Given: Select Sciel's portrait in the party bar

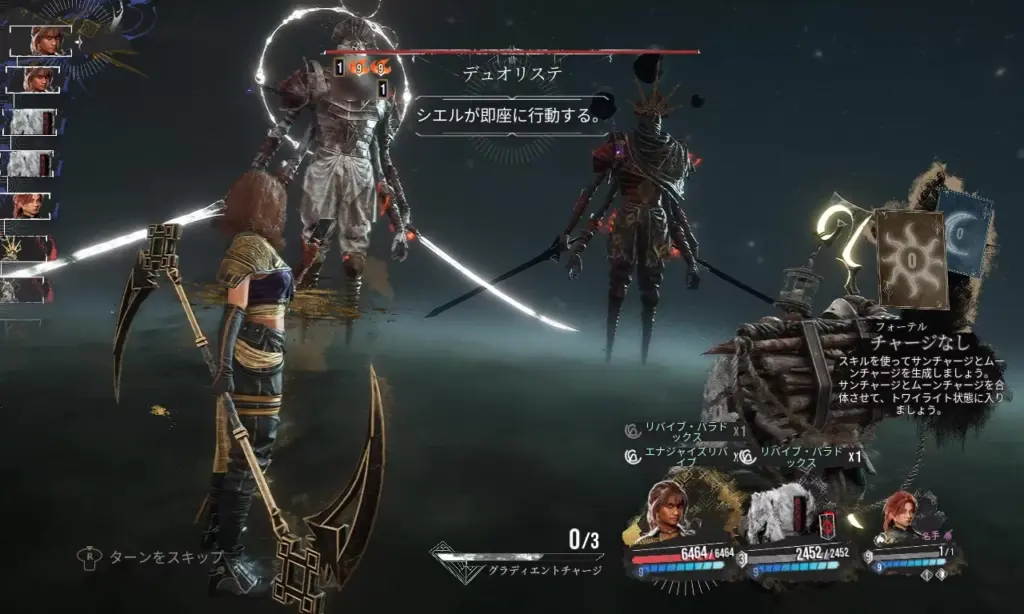Looking at the screenshot, I should tap(670, 514).
